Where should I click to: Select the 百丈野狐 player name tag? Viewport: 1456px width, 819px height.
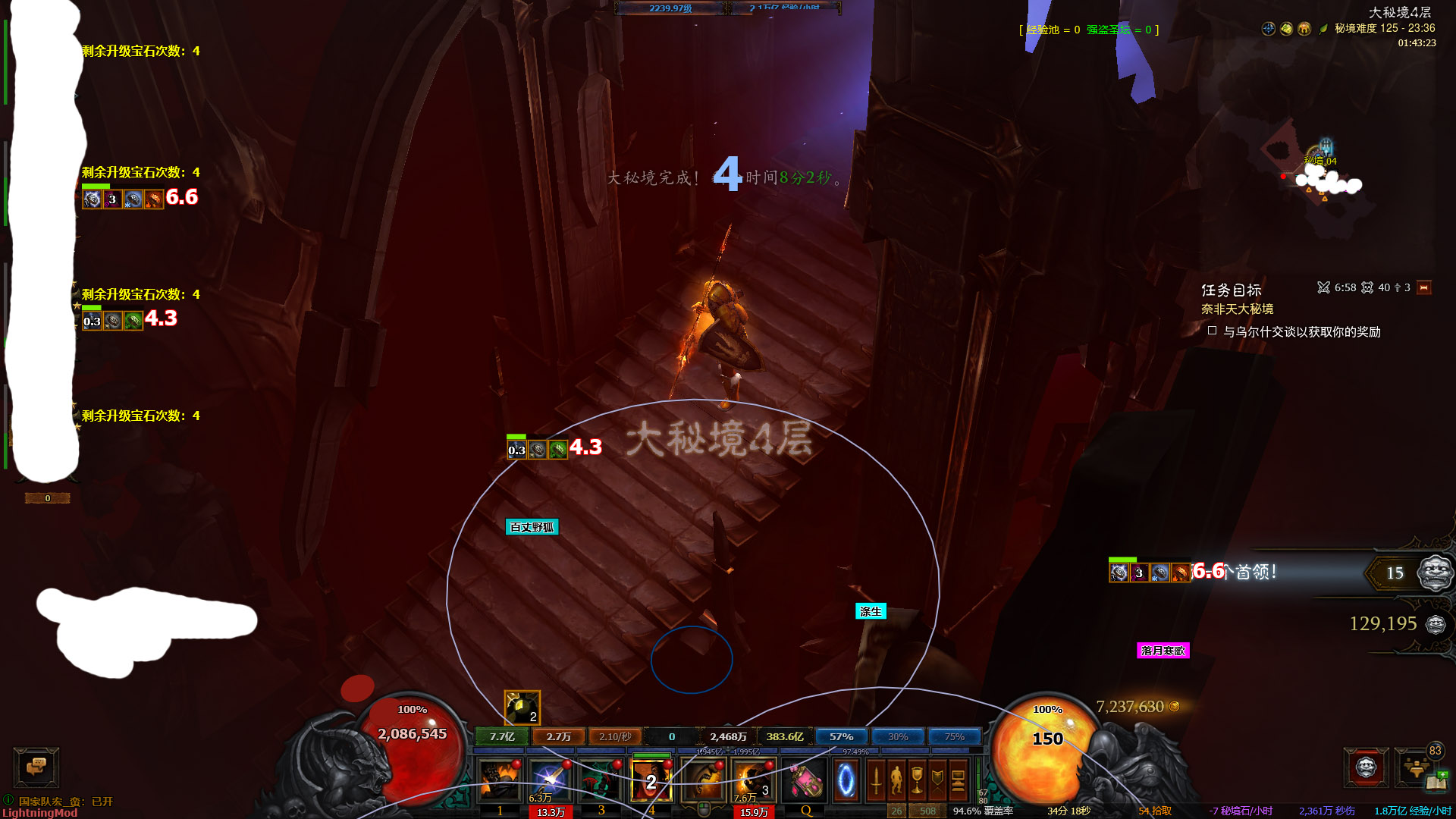pyautogui.click(x=532, y=527)
